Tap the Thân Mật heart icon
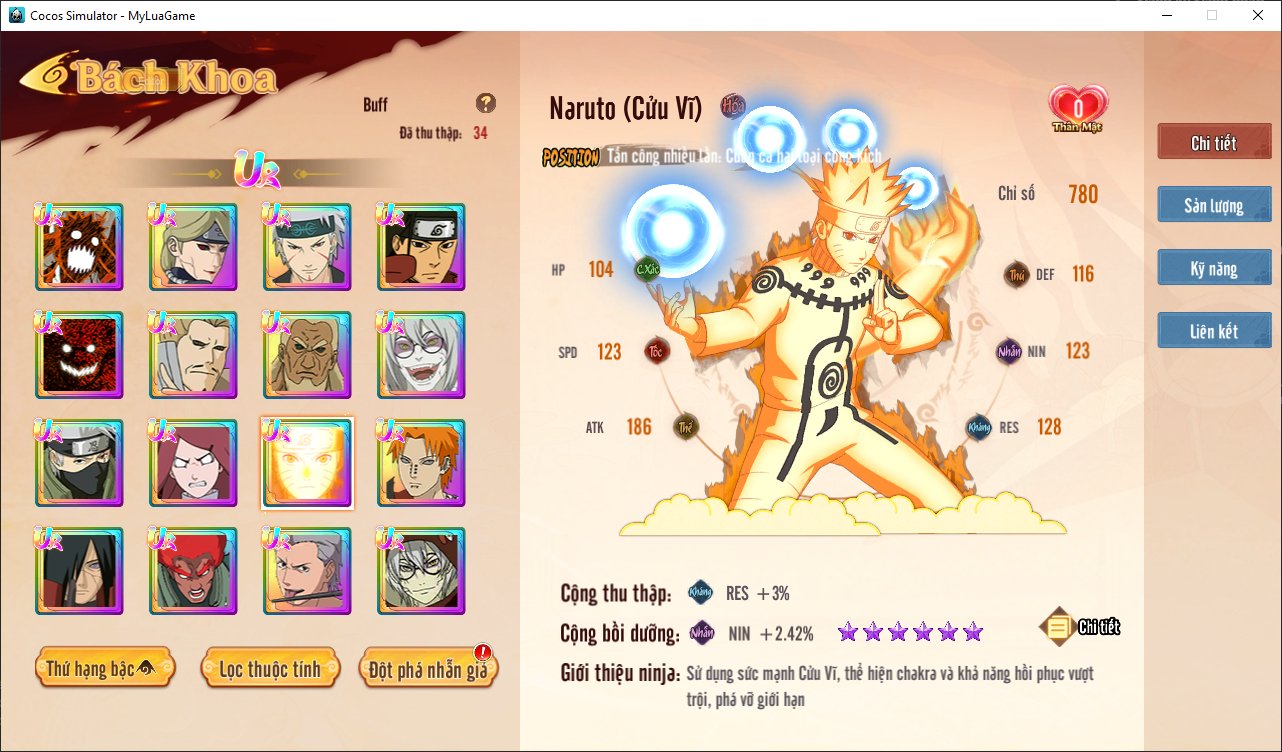Image resolution: width=1282 pixels, height=752 pixels. [1078, 107]
